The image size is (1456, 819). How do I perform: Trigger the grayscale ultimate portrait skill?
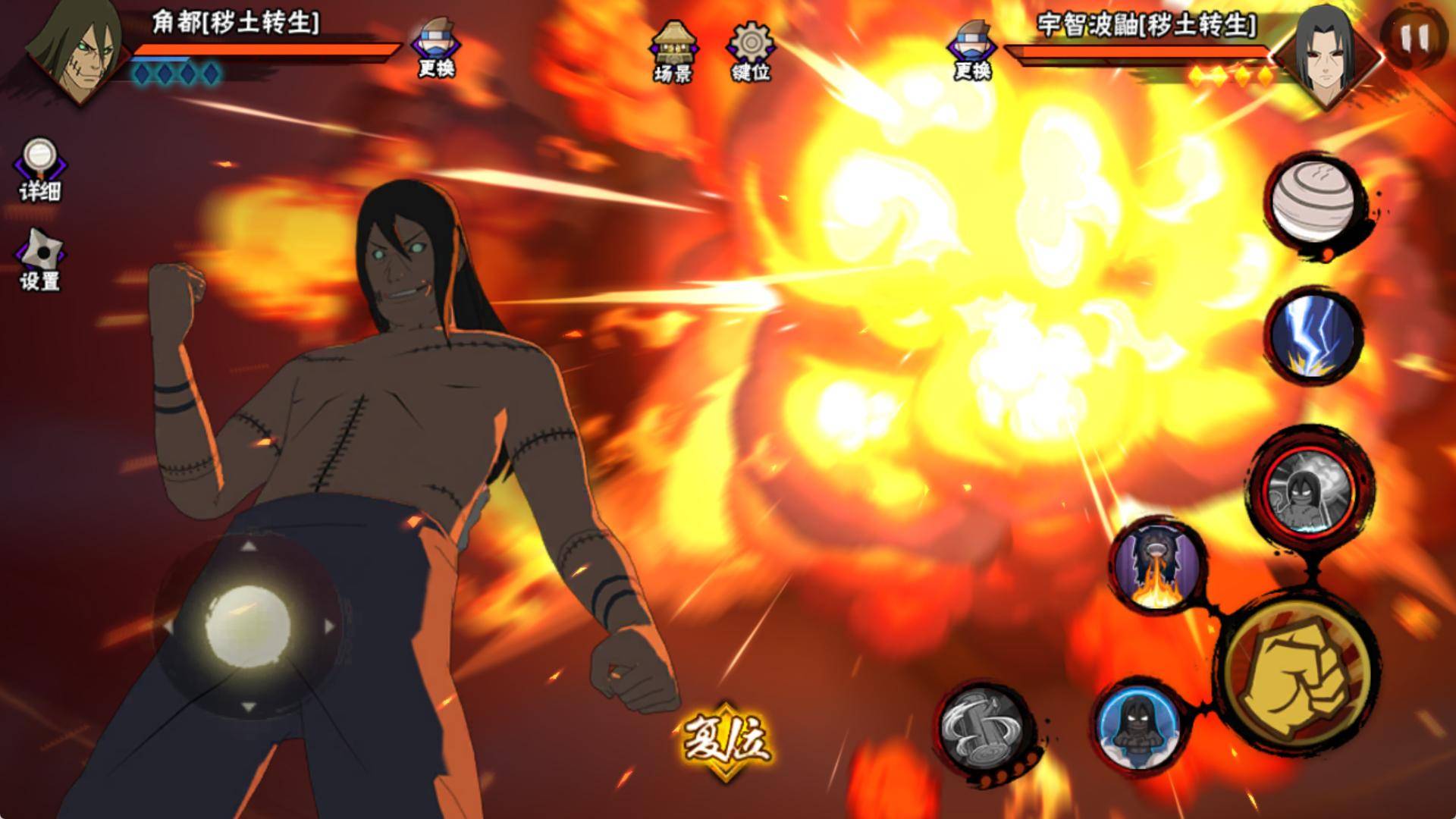click(1311, 487)
